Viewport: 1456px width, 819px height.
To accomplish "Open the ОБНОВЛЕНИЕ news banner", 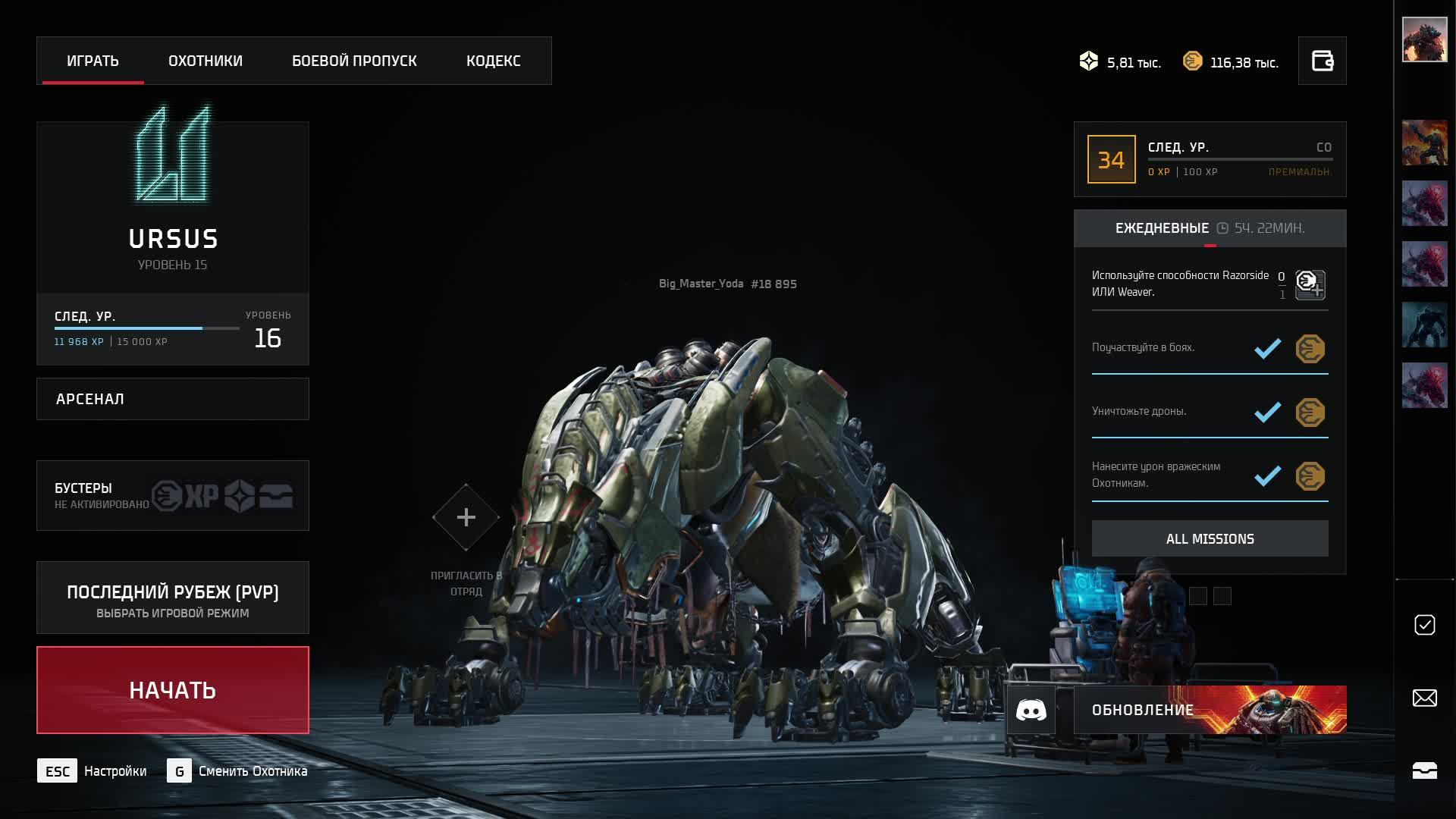I will [1210, 710].
